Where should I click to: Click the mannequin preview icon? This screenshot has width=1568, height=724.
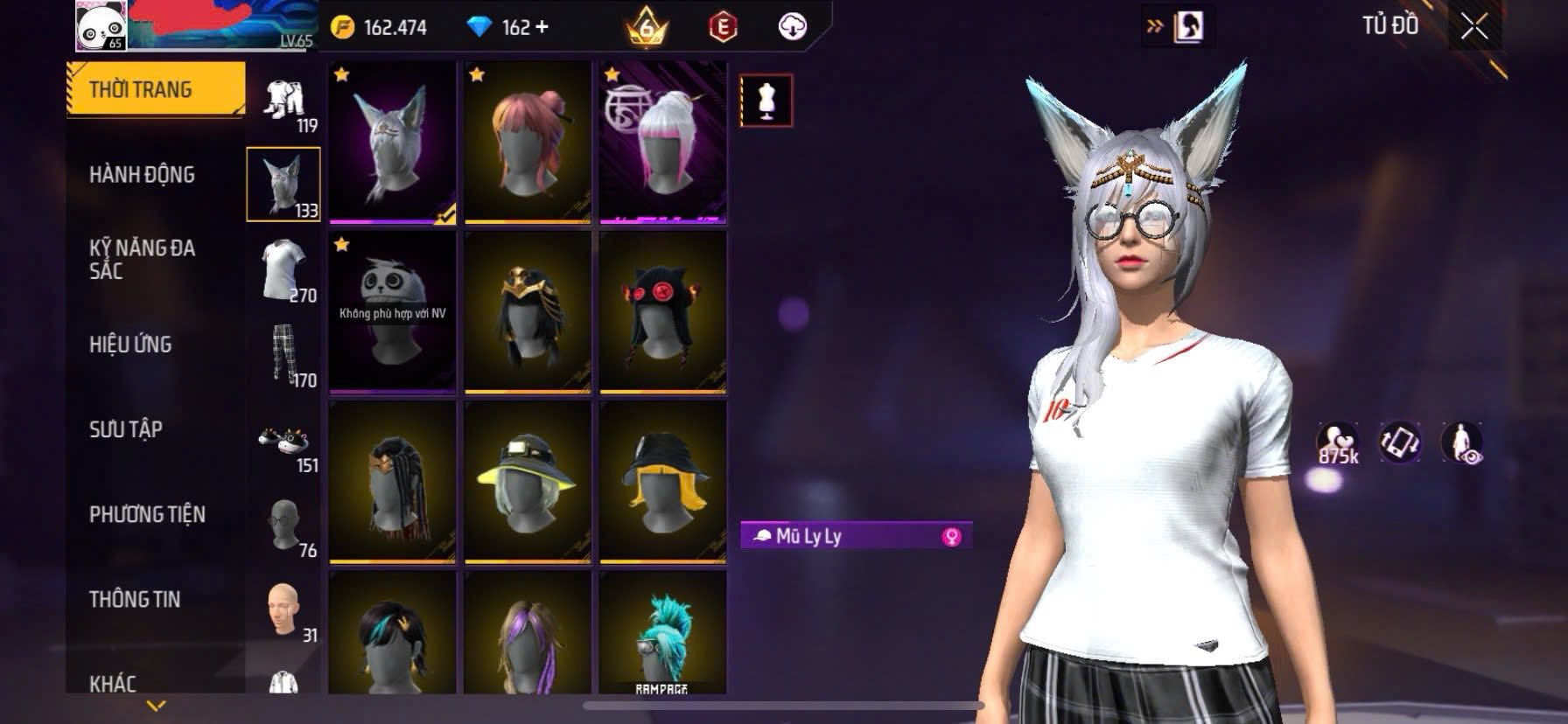[x=766, y=101]
